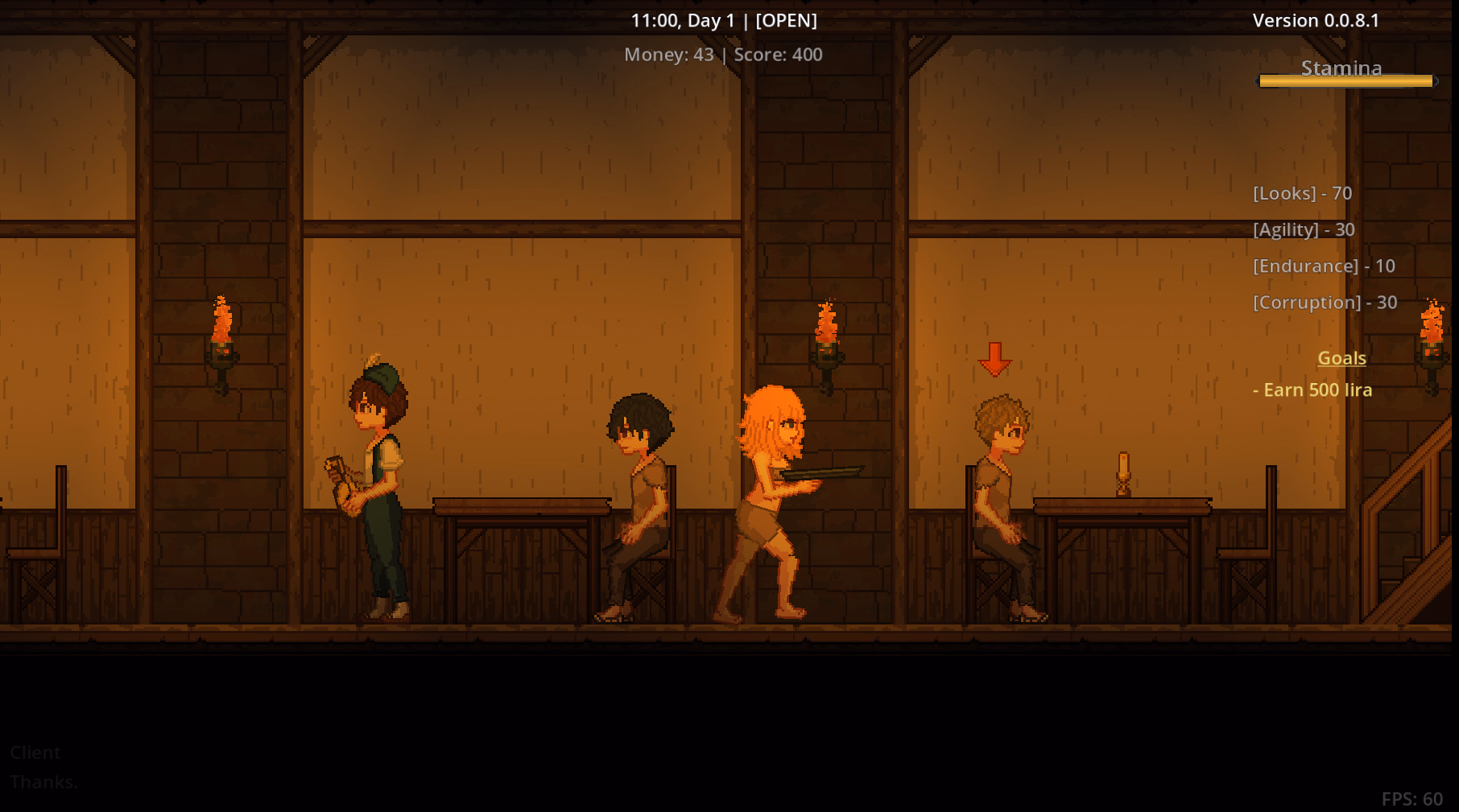This screenshot has width=1459, height=812.
Task: Click the Earn 500 lira goal
Action: click(x=1312, y=390)
